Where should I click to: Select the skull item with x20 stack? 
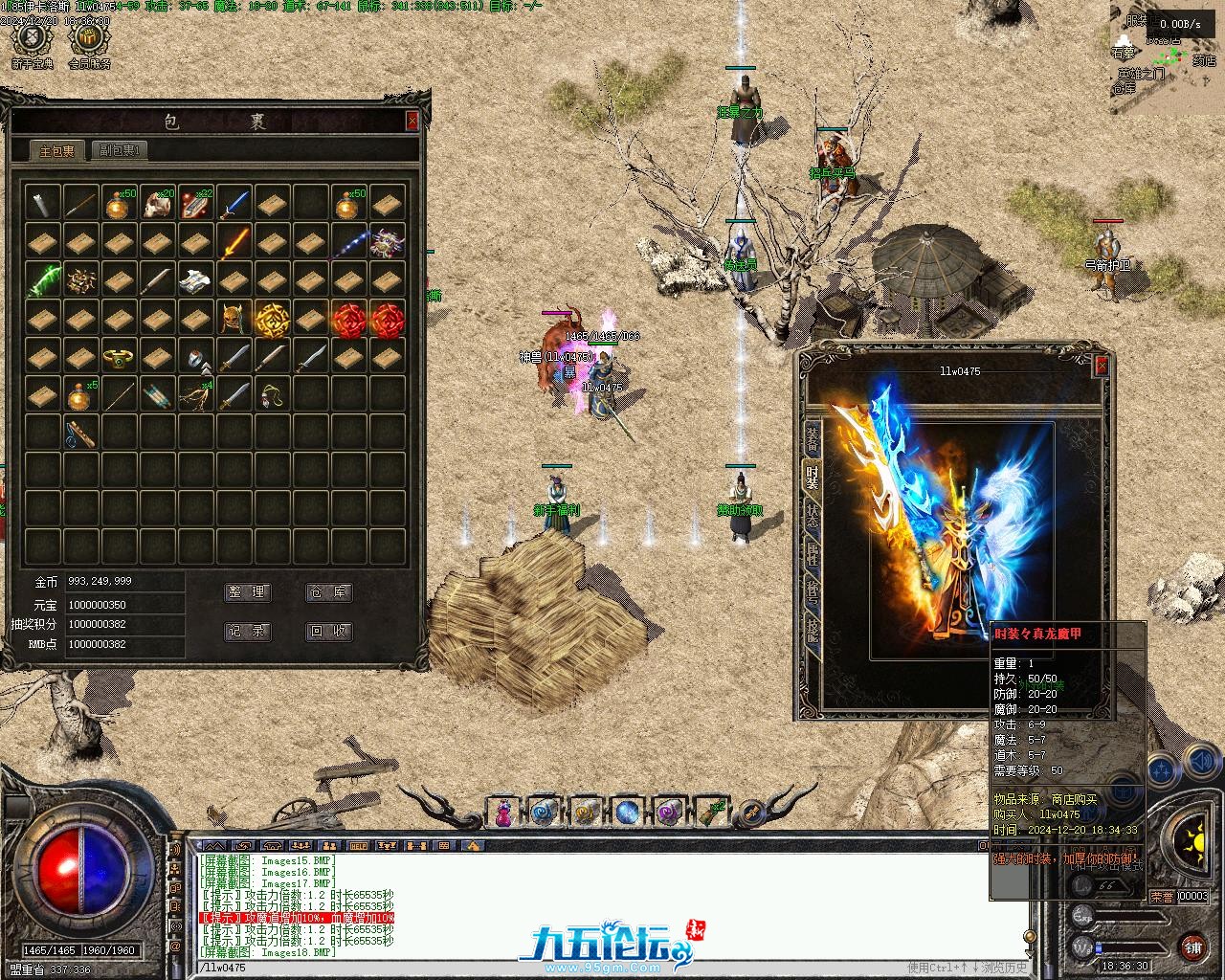pyautogui.click(x=158, y=203)
